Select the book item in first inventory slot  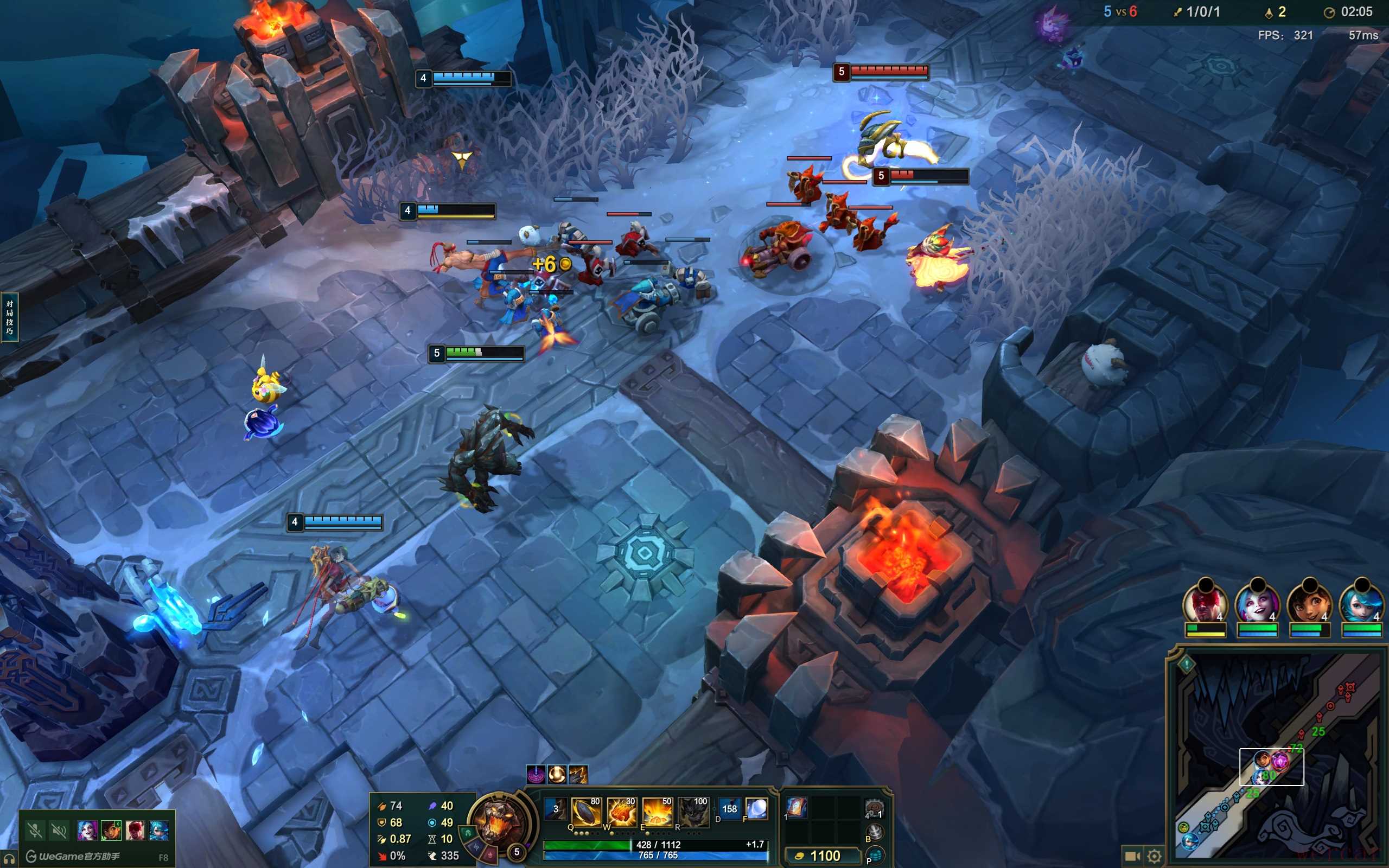797,807
